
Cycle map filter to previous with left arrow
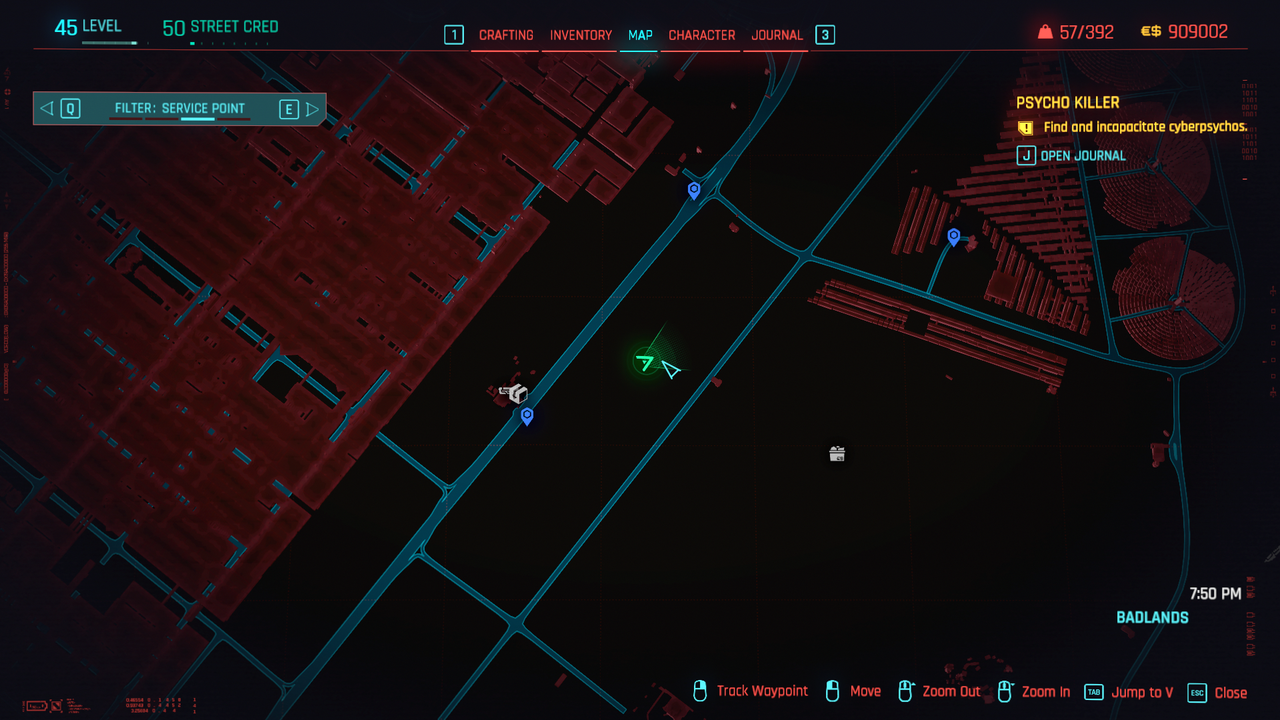point(47,109)
